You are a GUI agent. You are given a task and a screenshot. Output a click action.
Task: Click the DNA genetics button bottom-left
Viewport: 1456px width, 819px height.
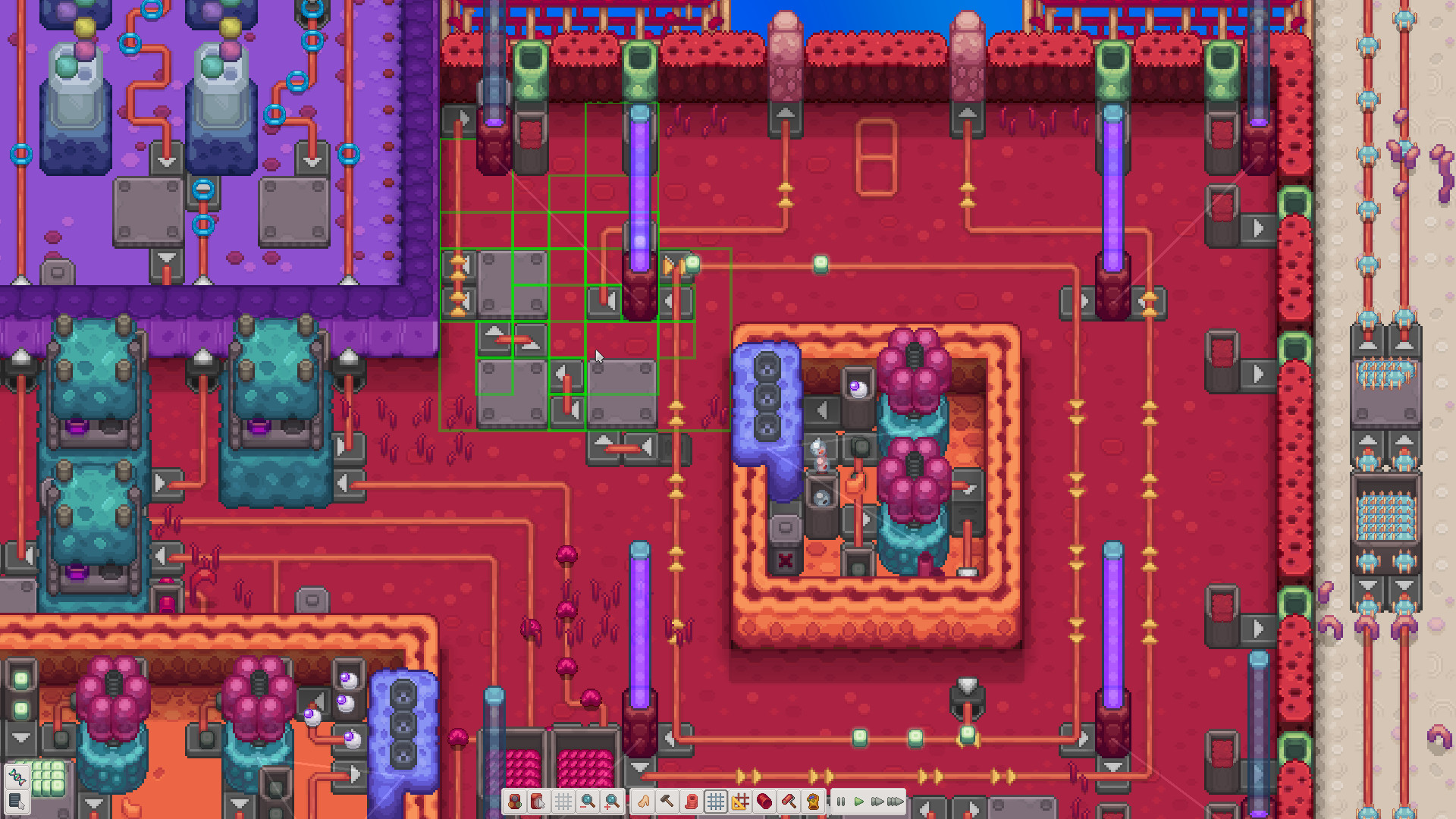(16, 777)
